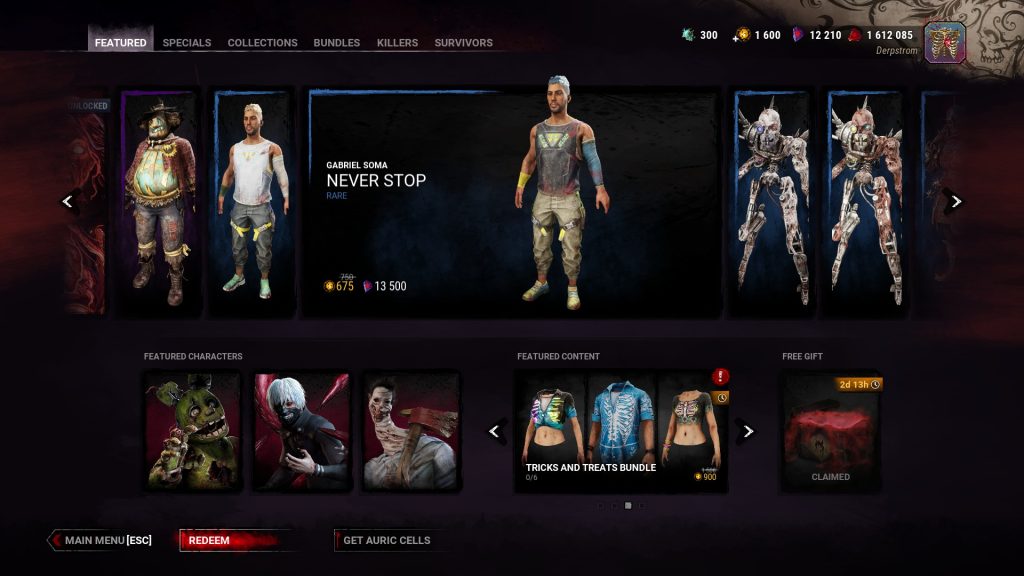Open the Collections tab
Screen dimensions: 1024x576
tap(262, 43)
